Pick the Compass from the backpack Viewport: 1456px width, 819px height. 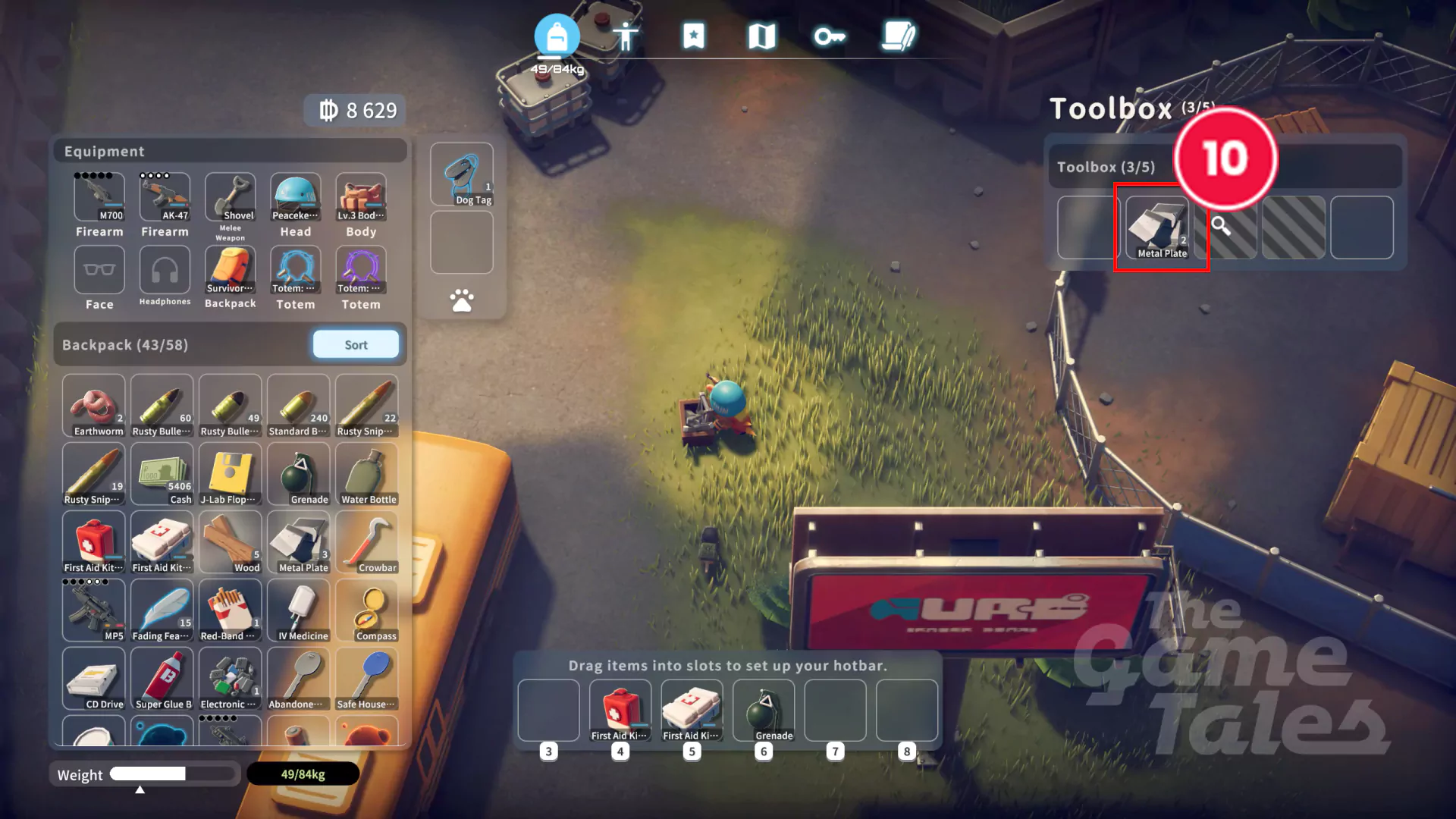pos(367,610)
